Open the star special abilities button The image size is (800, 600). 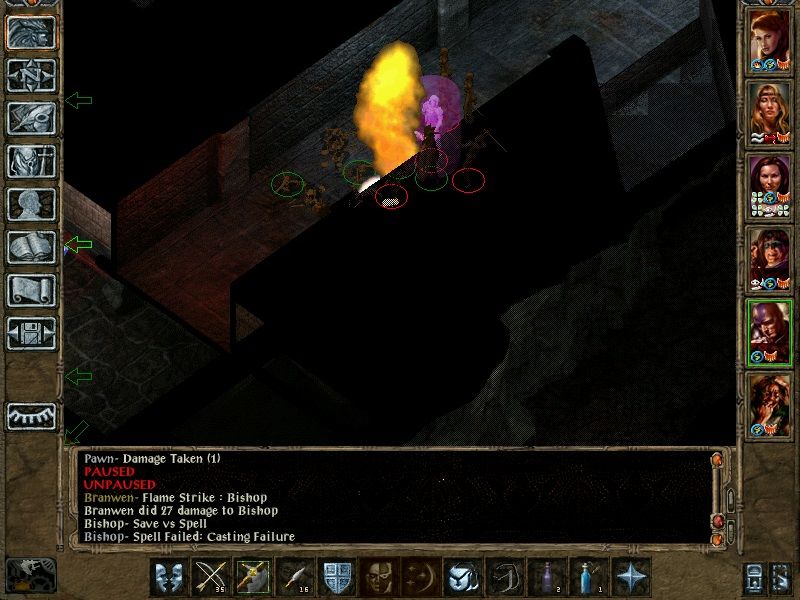(x=630, y=577)
